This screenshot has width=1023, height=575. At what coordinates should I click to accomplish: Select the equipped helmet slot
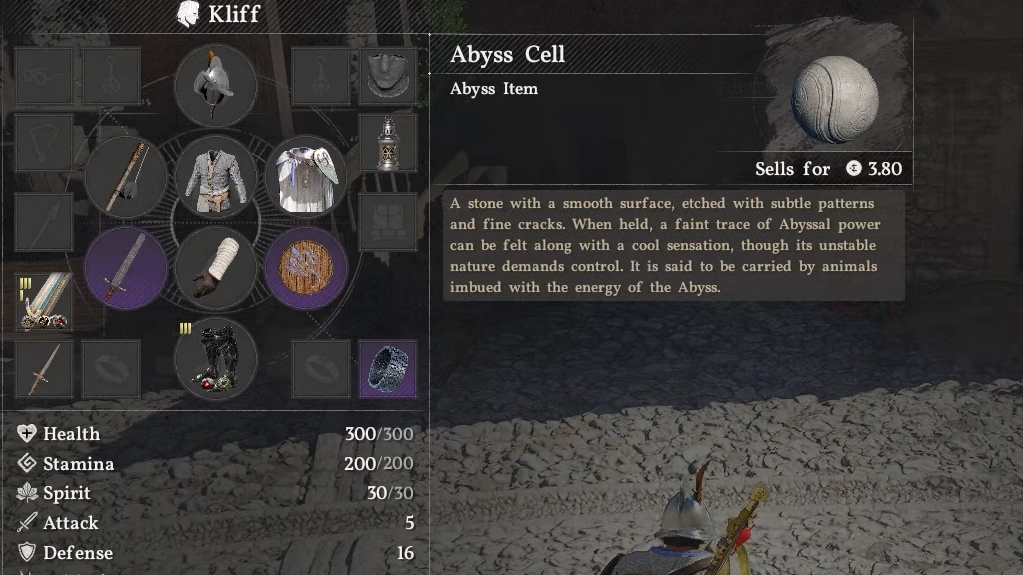tap(215, 86)
